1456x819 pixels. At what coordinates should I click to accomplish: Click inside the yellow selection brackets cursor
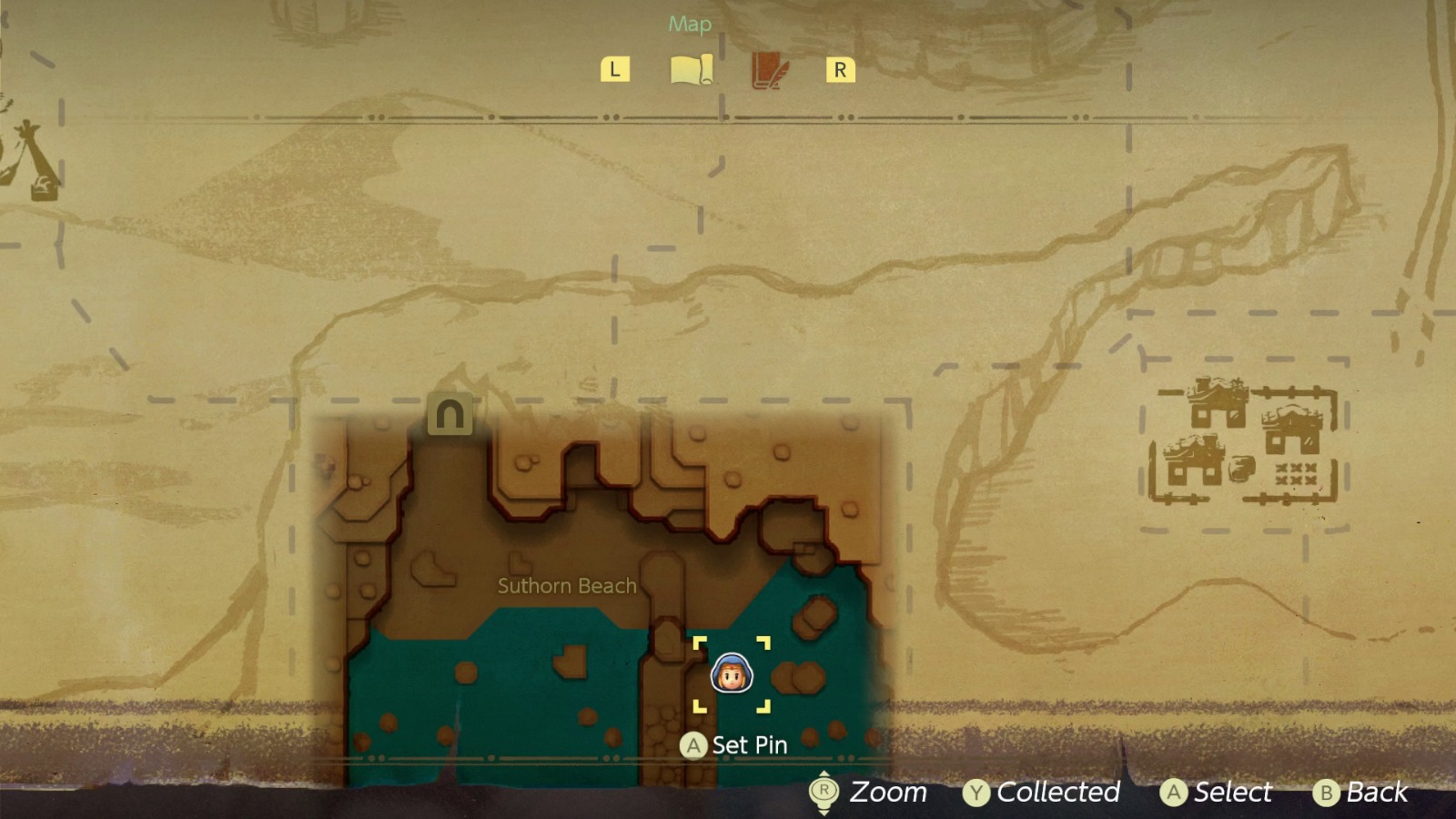coord(733,673)
